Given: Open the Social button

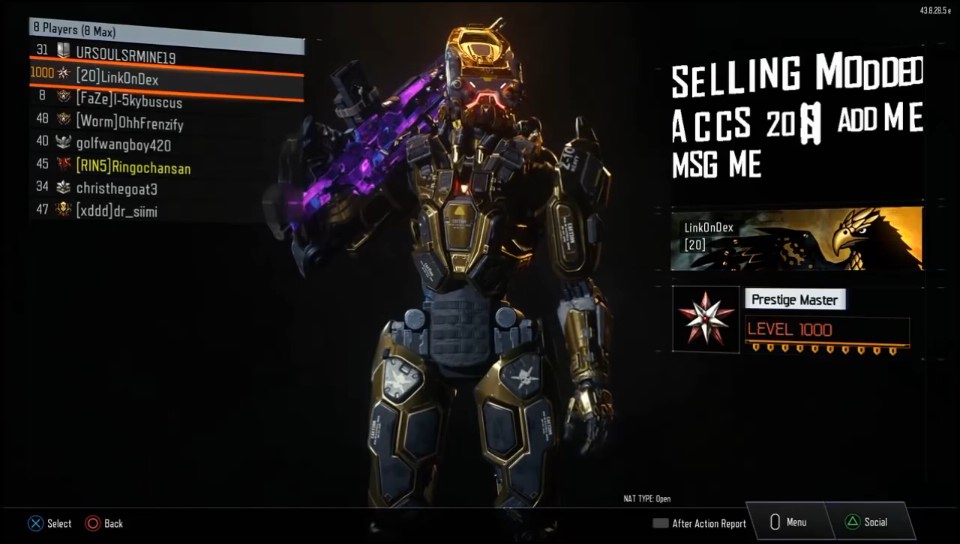Looking at the screenshot, I should 866,522.
